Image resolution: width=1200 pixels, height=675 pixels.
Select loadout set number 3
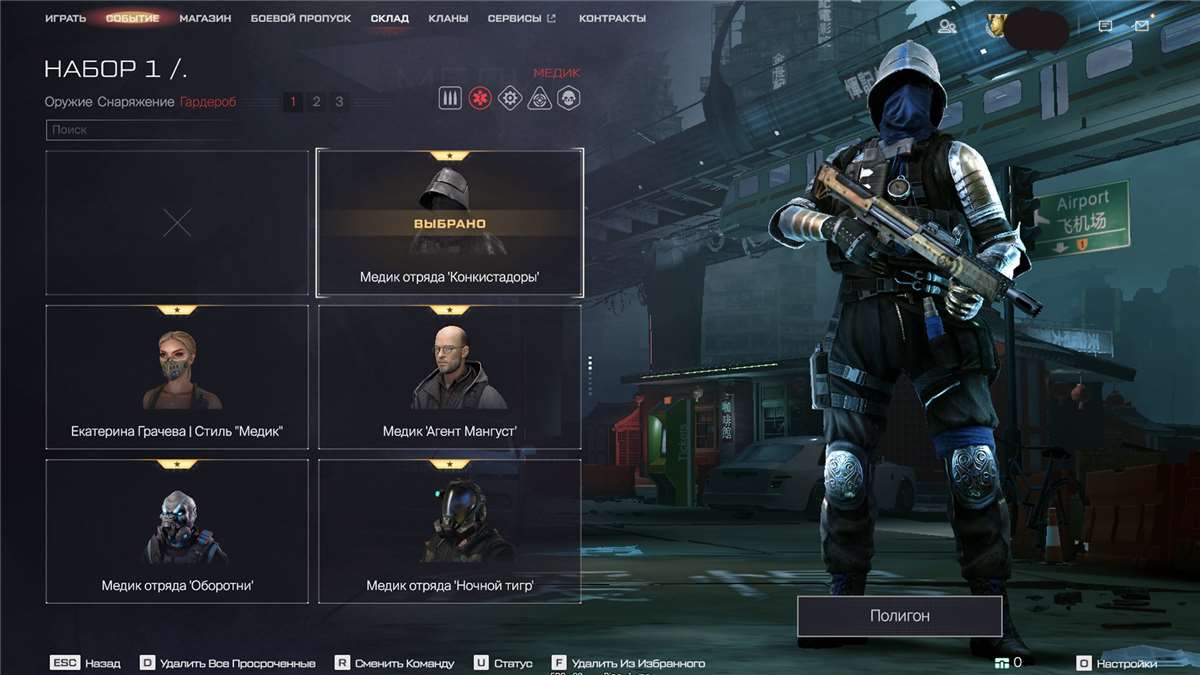339,101
